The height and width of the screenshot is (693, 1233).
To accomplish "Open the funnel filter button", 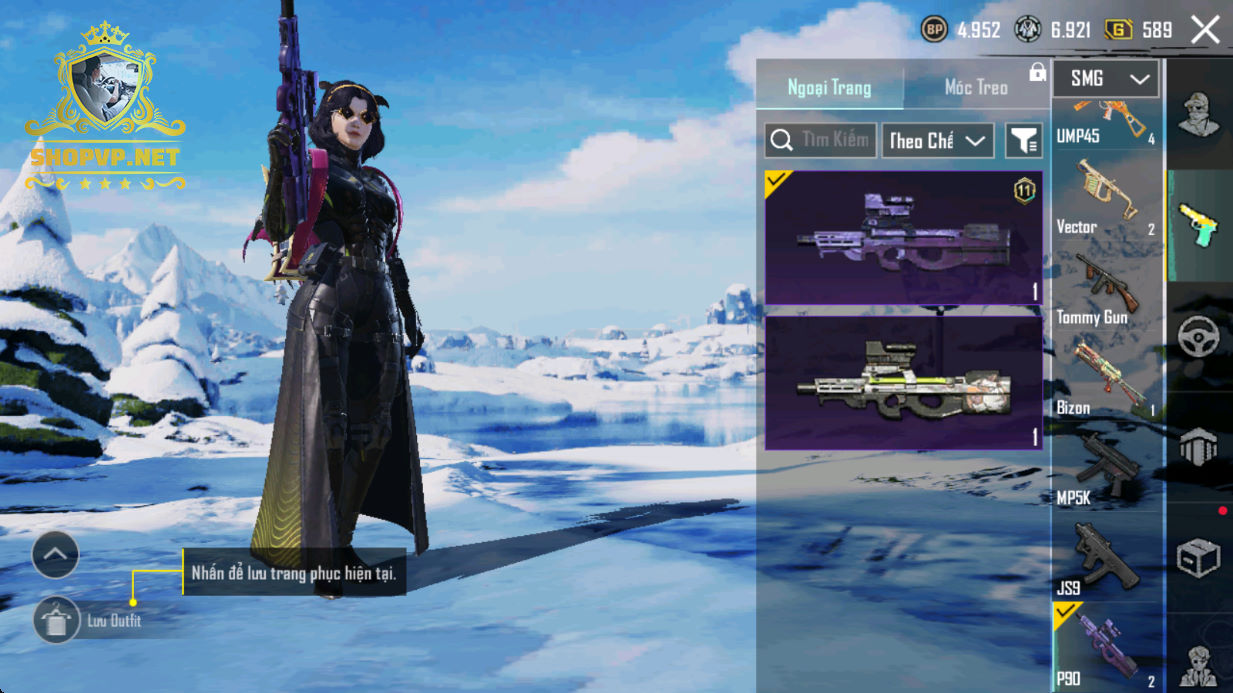I will click(1023, 141).
